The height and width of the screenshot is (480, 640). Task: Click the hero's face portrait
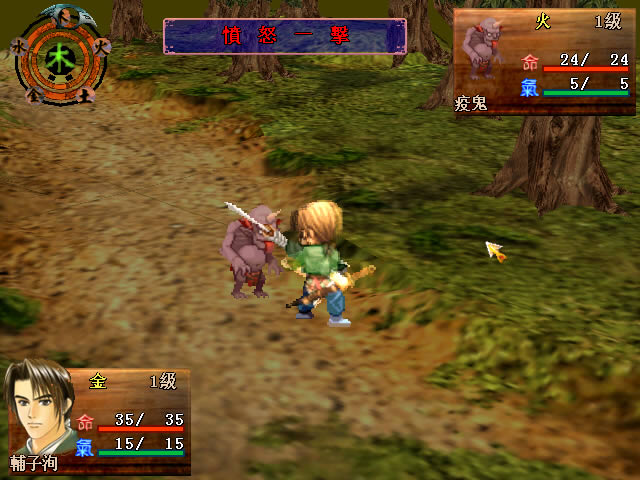point(38,410)
